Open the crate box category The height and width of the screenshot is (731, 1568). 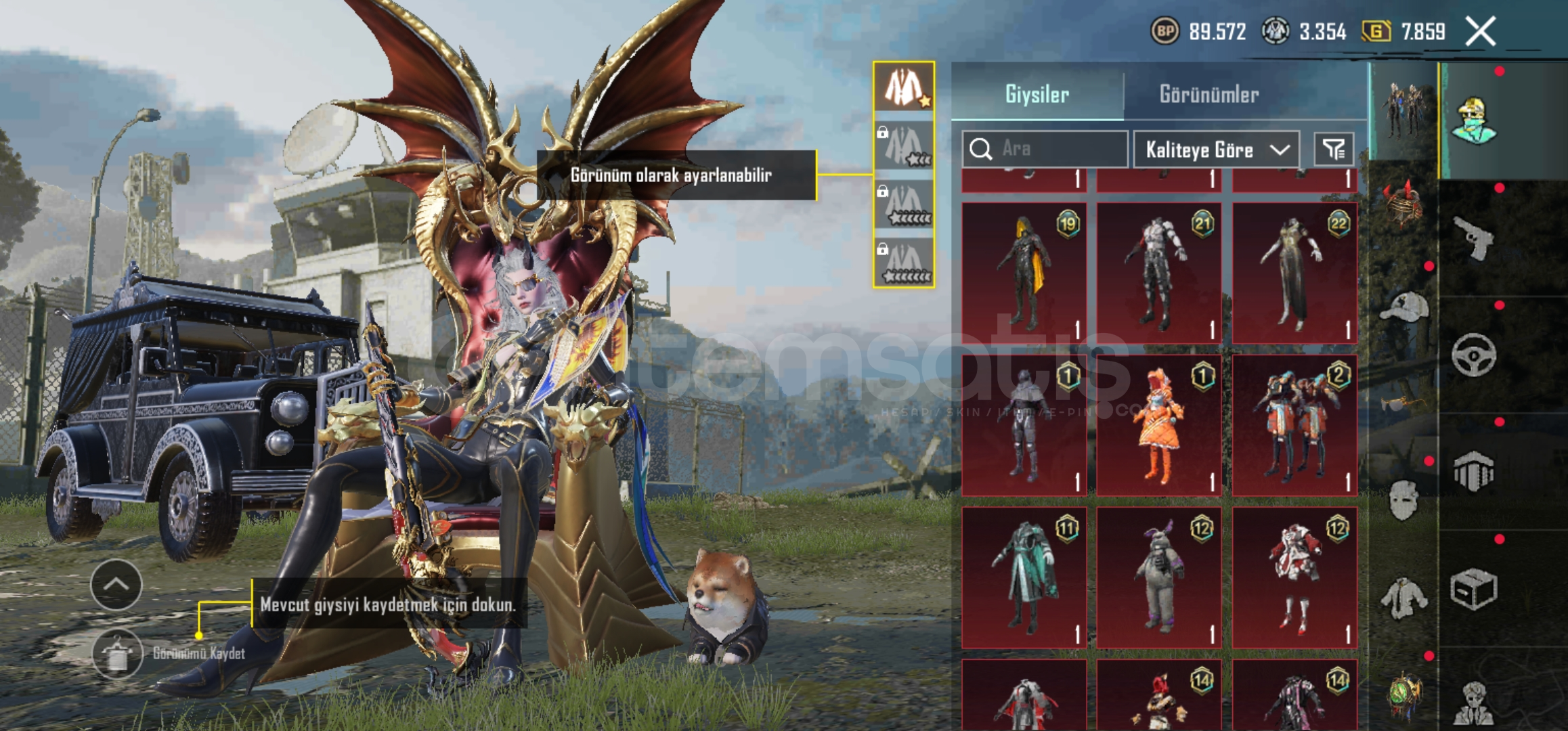1474,589
